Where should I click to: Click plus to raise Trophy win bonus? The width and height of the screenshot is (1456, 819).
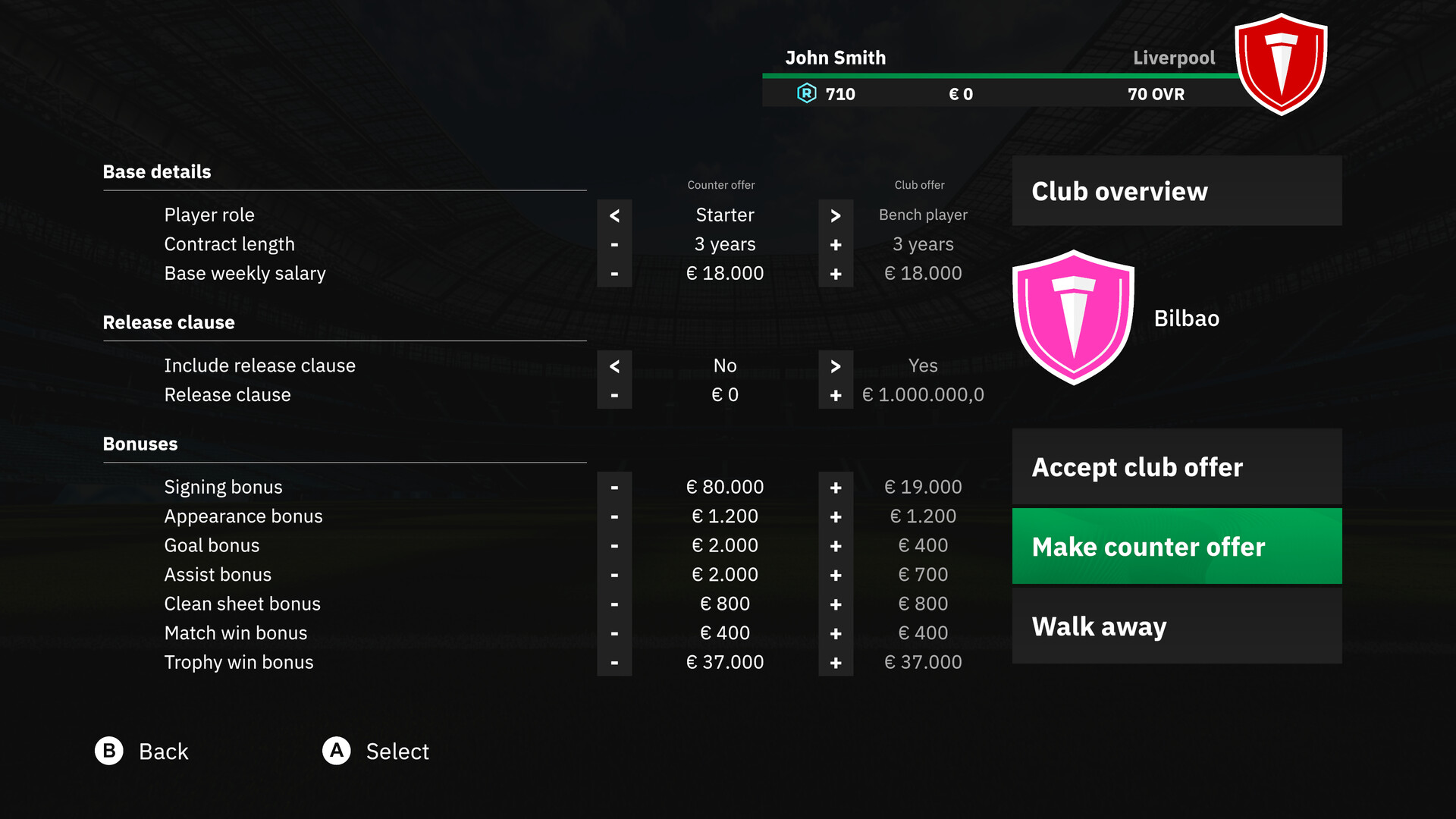836,662
